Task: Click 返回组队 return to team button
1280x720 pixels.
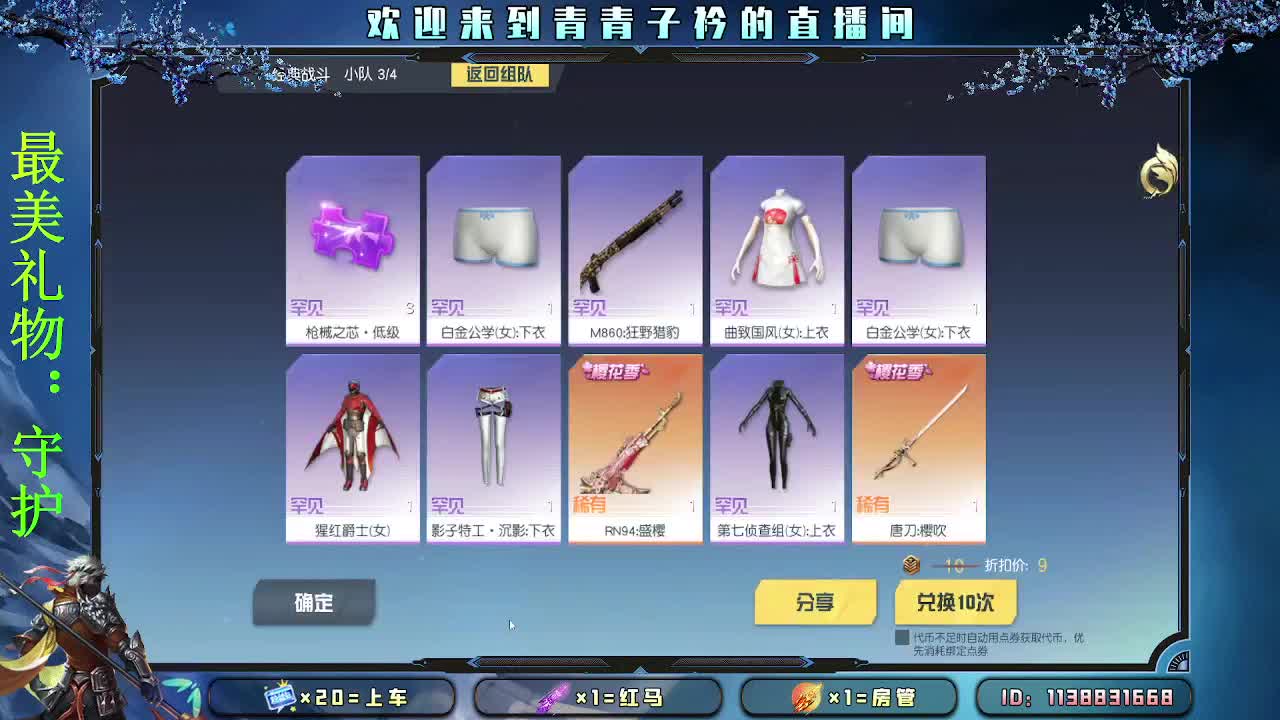Action: tap(499, 75)
